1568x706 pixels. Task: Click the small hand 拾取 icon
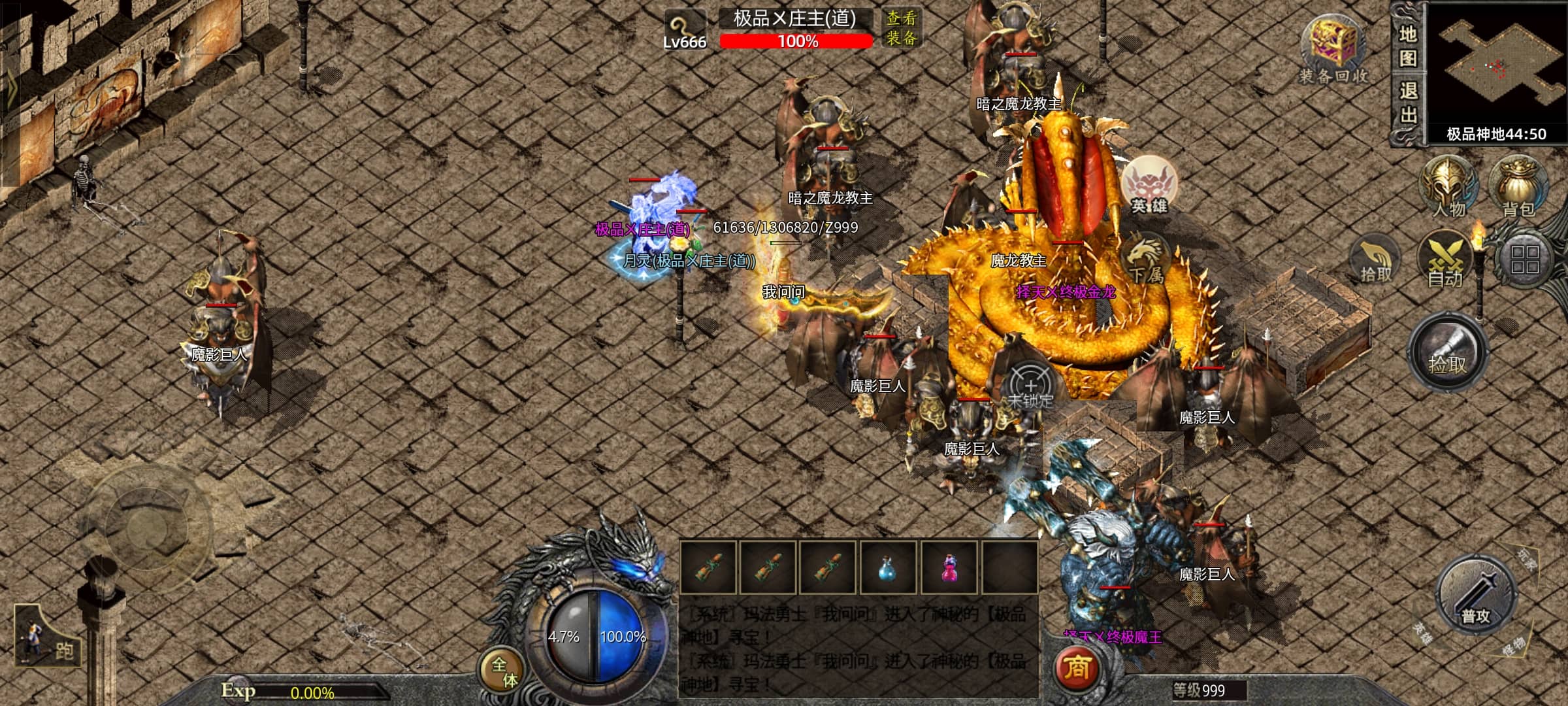click(1376, 263)
